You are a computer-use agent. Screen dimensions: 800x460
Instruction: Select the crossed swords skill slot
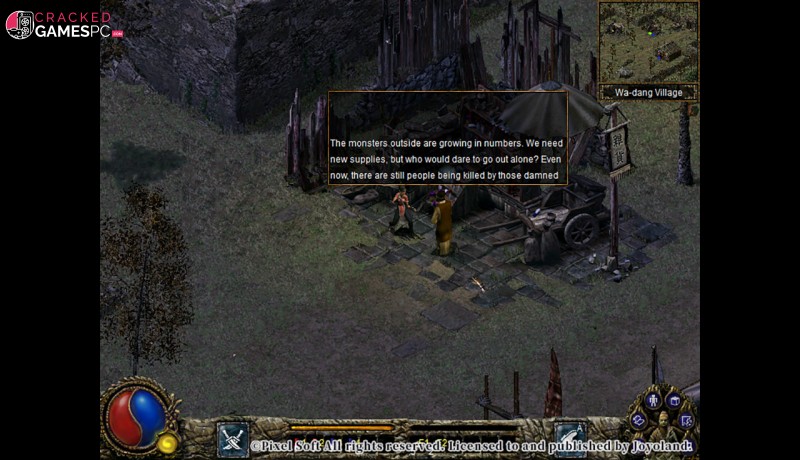coord(233,439)
